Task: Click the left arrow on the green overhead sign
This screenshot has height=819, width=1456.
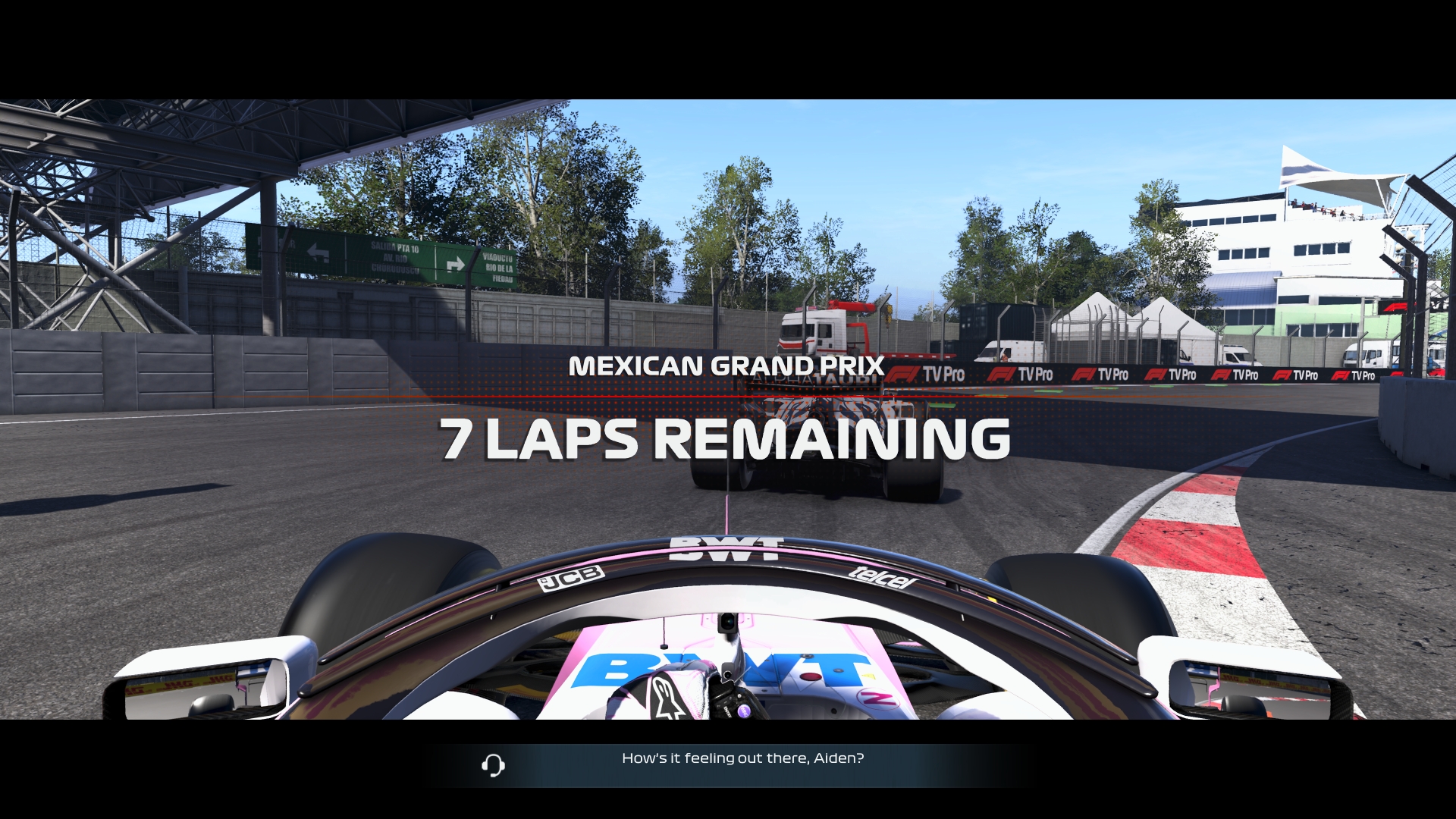Action: (x=318, y=252)
